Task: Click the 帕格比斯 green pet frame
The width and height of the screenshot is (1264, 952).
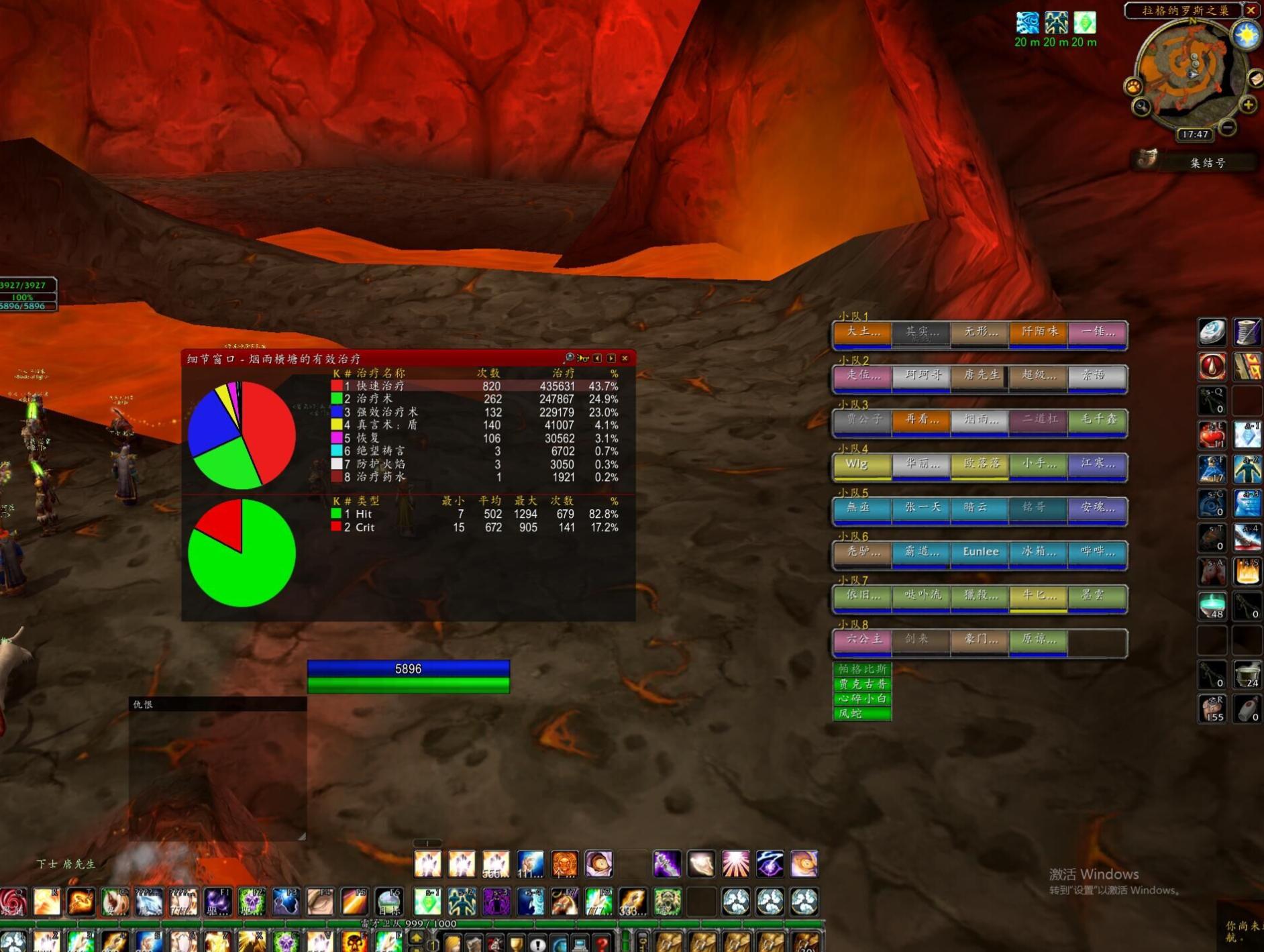Action: click(x=862, y=669)
